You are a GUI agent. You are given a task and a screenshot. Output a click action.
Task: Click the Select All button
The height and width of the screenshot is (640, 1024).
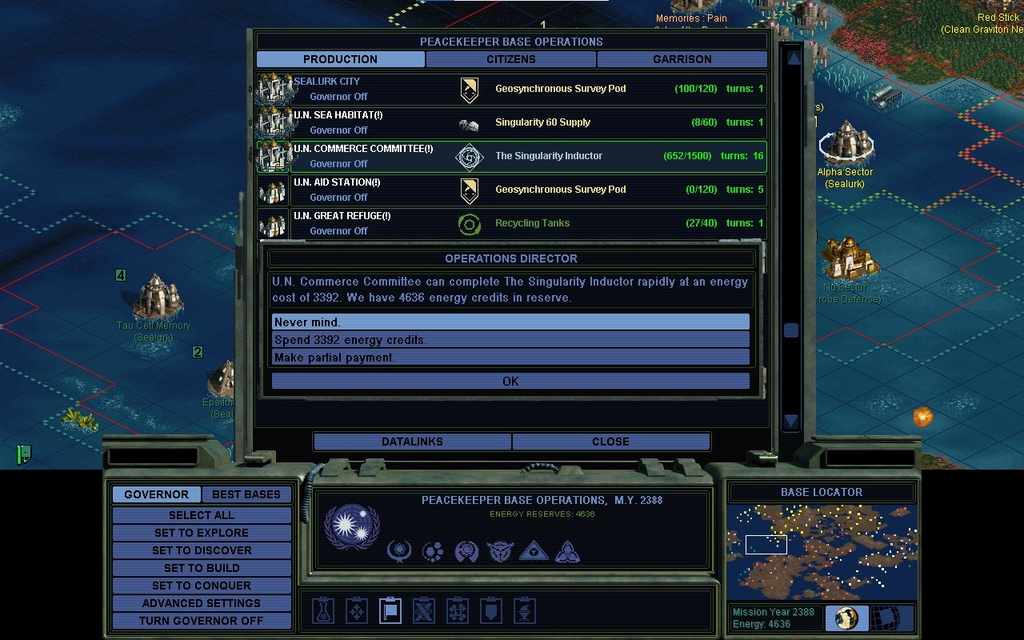click(x=201, y=515)
